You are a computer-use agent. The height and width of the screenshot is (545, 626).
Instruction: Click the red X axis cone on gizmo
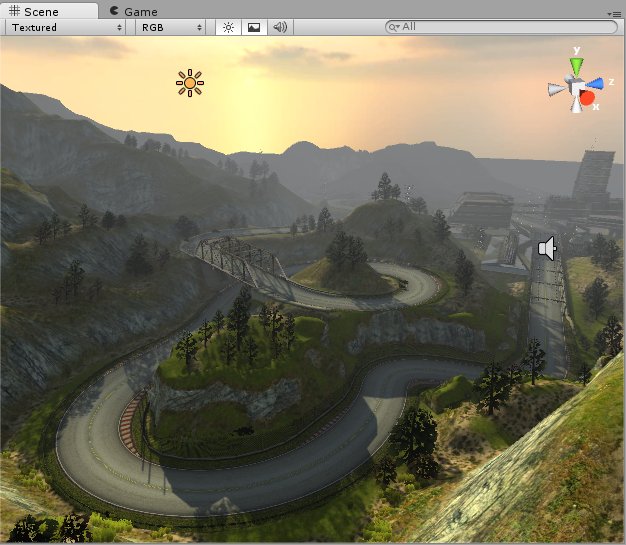tap(587, 98)
